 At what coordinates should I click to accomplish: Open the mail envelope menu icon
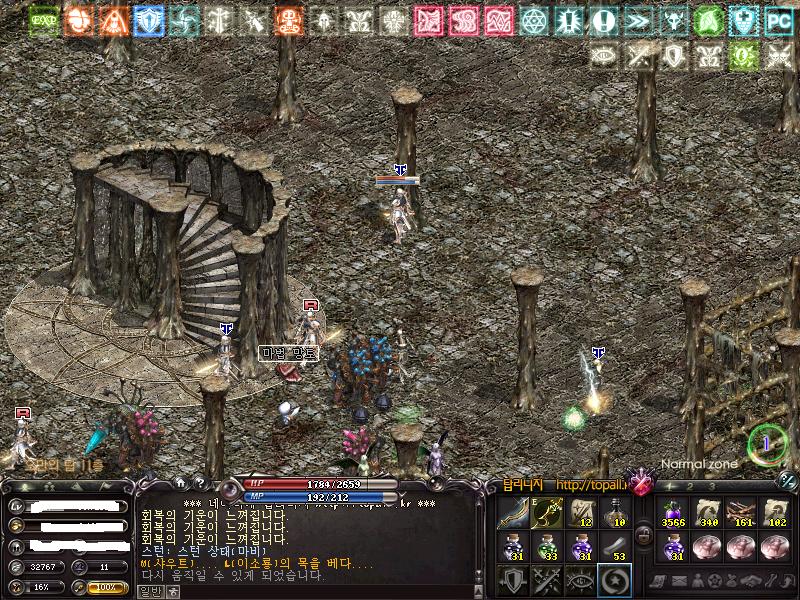679,581
